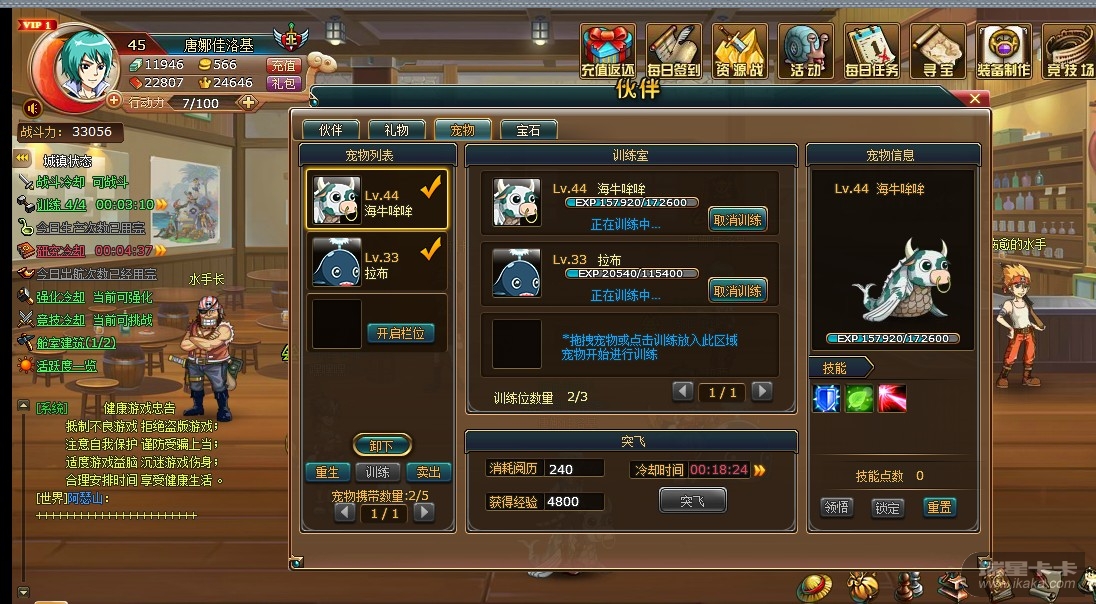Switch to the 宝石 gem tab
Image resolution: width=1096 pixels, height=604 pixels.
[529, 130]
